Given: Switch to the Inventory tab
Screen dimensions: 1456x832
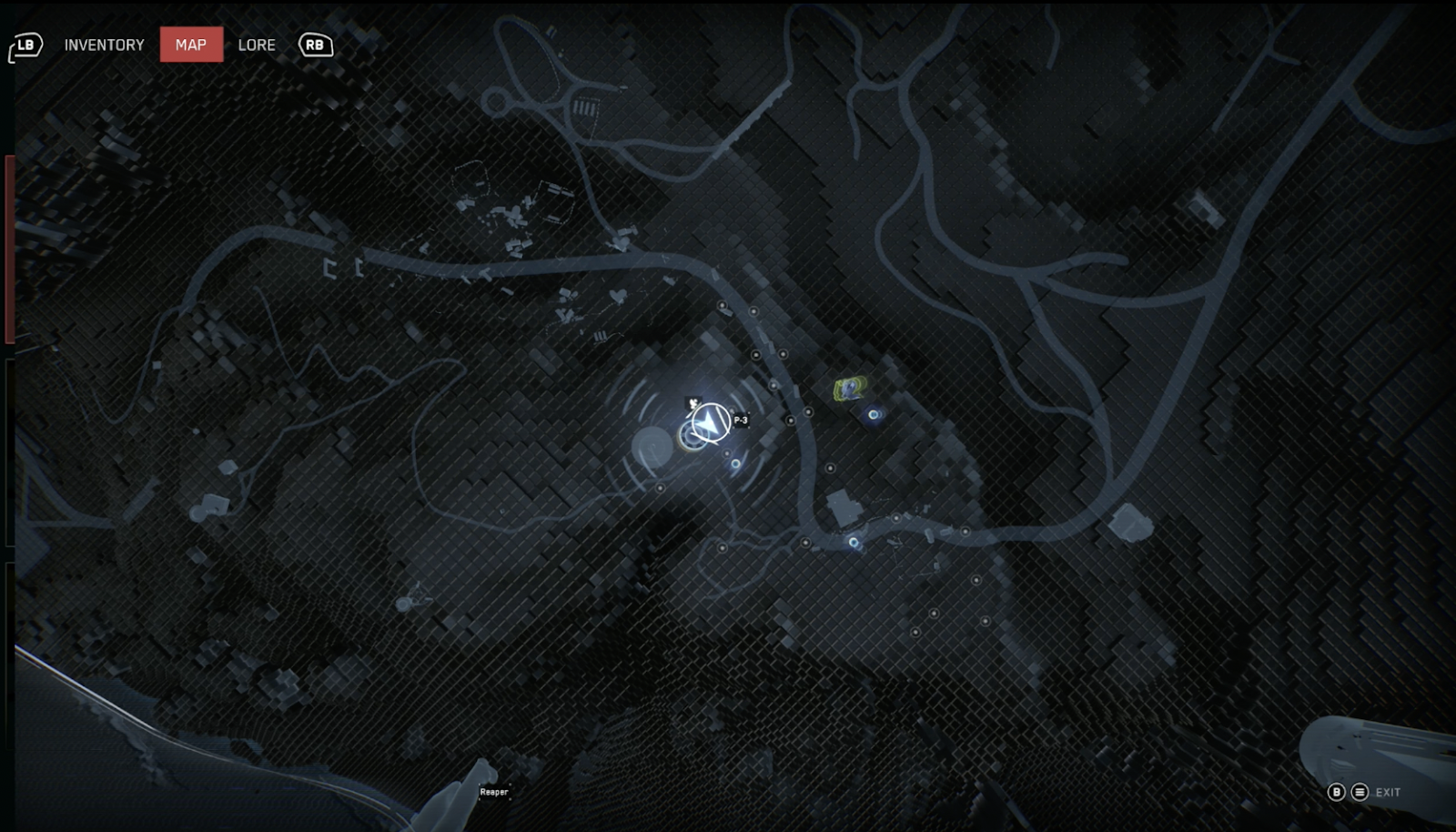Looking at the screenshot, I should pyautogui.click(x=104, y=45).
